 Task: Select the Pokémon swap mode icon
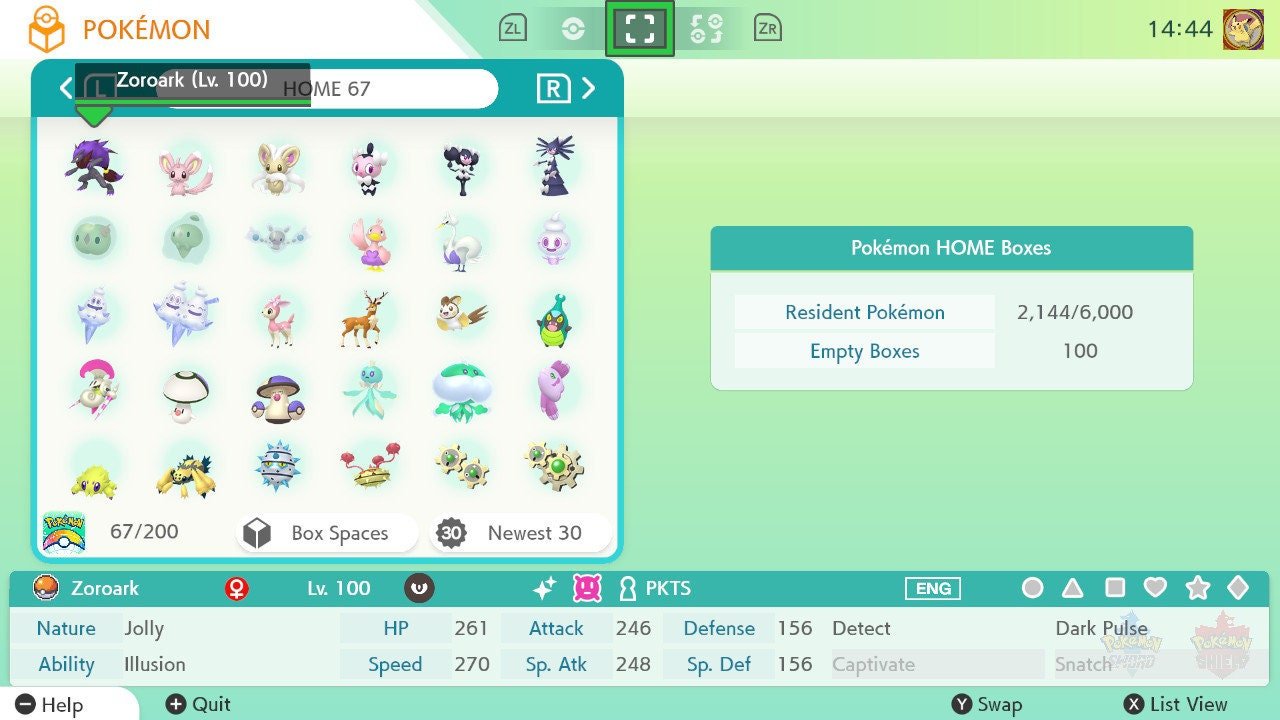tap(708, 27)
